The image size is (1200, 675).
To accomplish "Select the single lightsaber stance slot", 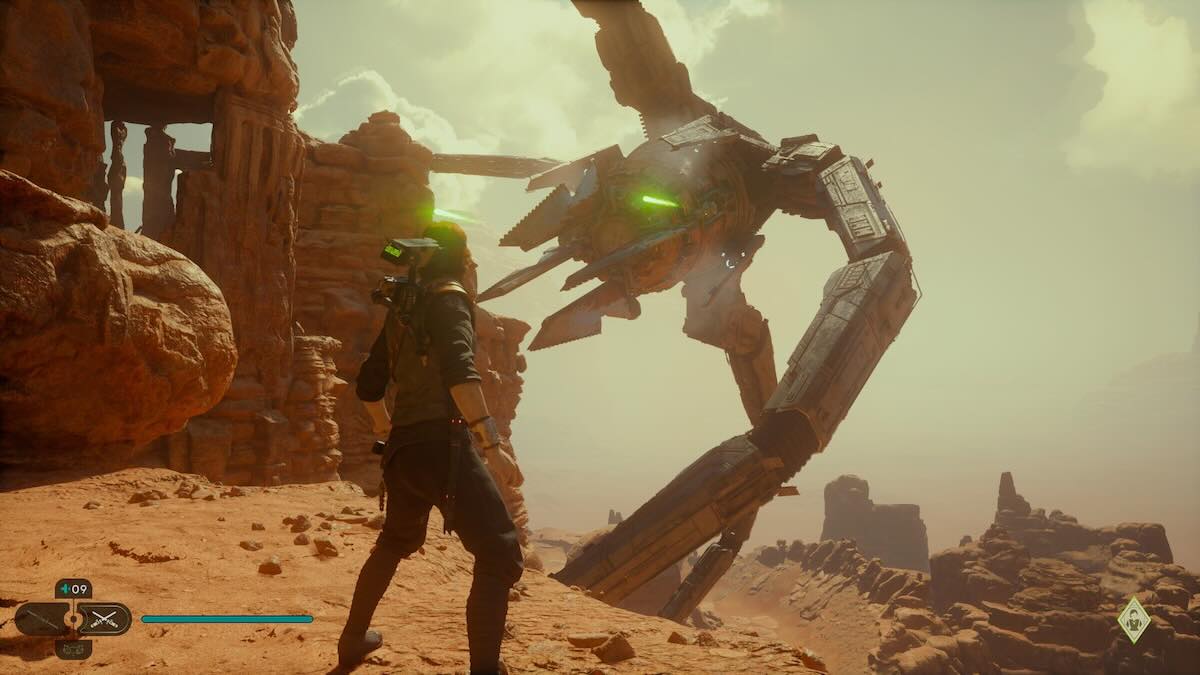I will pos(42,619).
